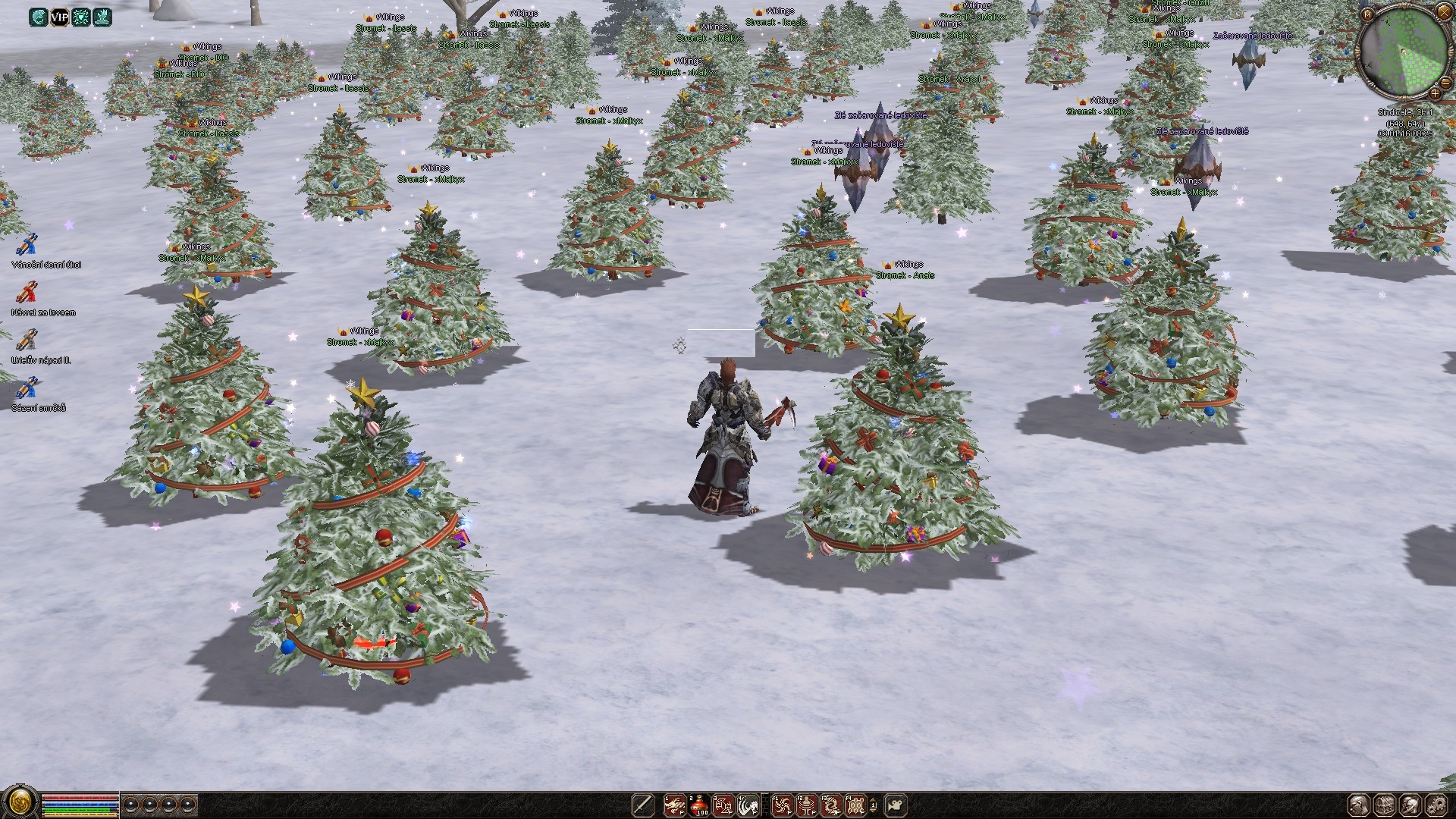Screen dimensions: 1456x819
Task: Select the sword attack slot
Action: pyautogui.click(x=643, y=805)
